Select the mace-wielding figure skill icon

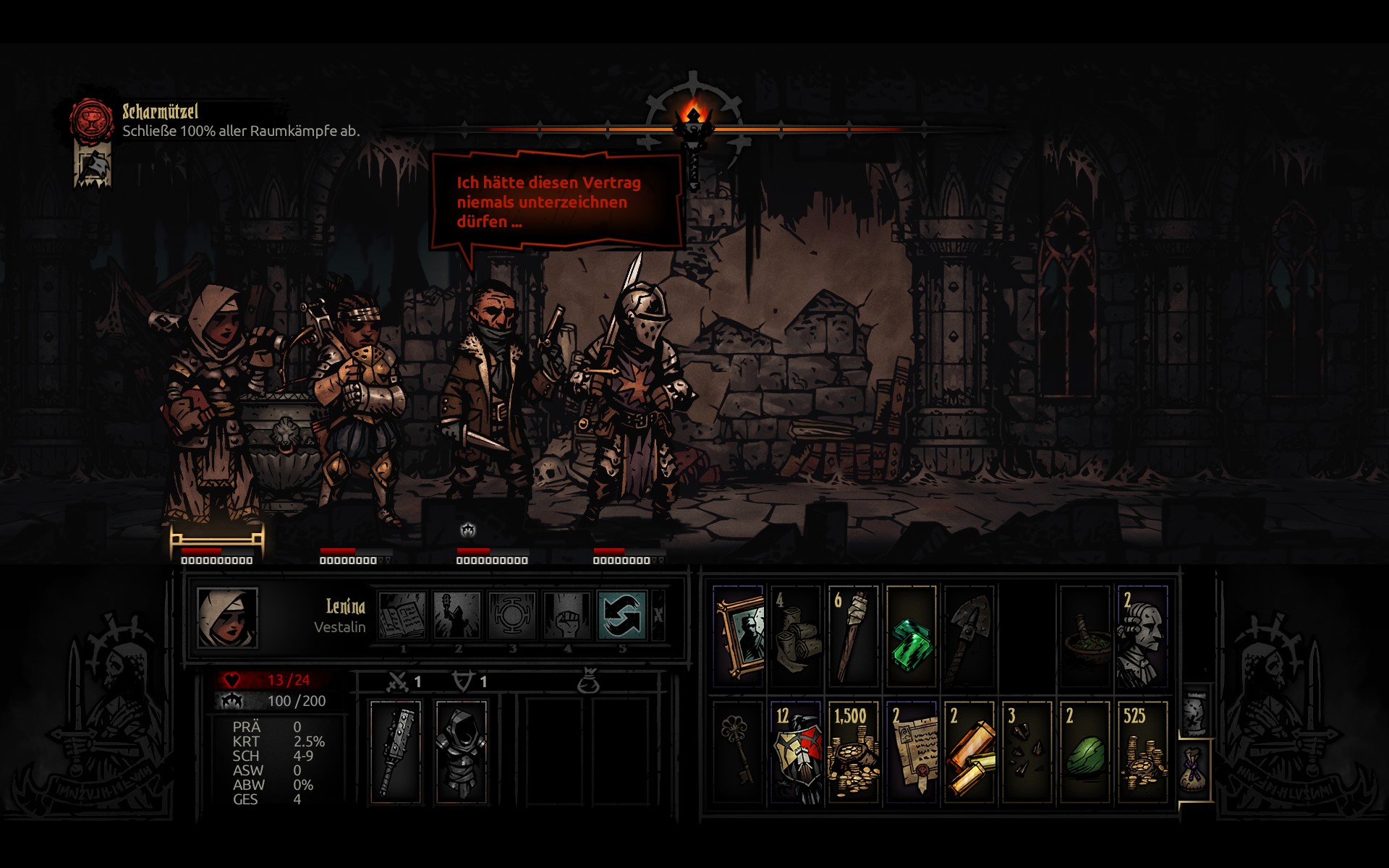point(457,615)
